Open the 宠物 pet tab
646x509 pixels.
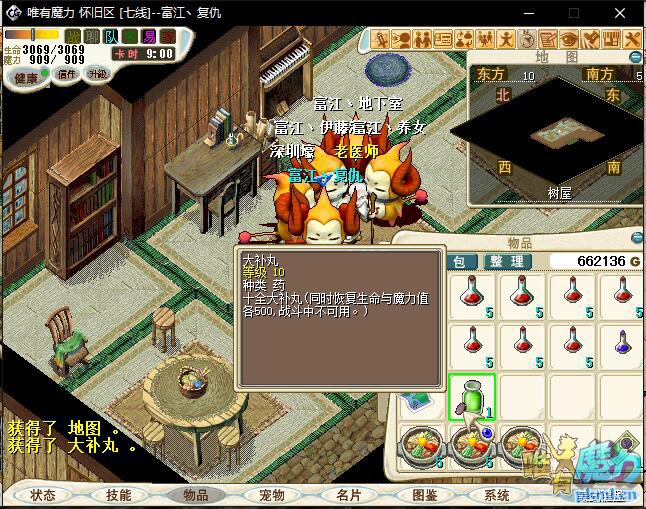pyautogui.click(x=271, y=495)
